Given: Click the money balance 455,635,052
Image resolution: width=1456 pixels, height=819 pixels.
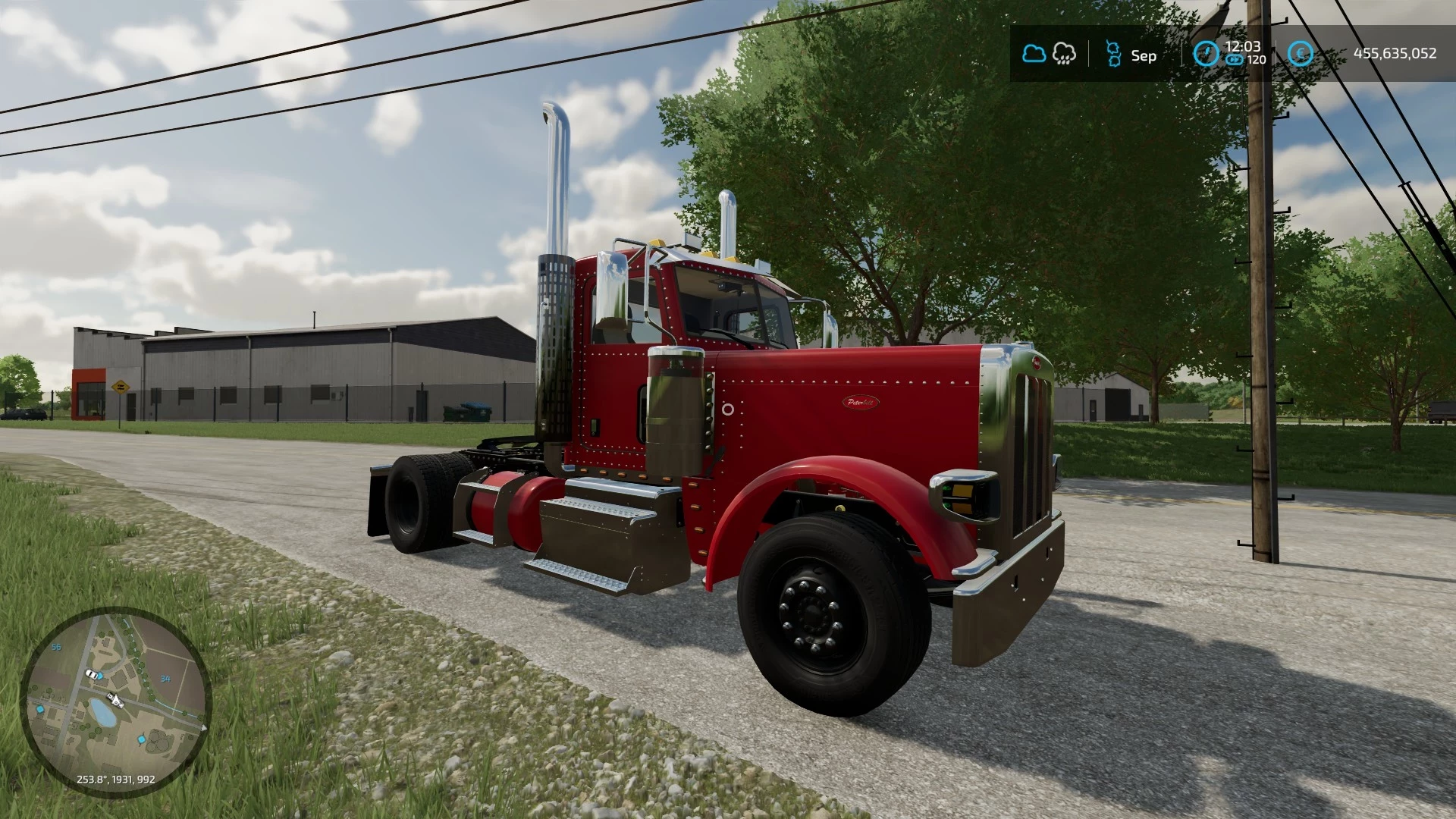Looking at the screenshot, I should coord(1395,52).
